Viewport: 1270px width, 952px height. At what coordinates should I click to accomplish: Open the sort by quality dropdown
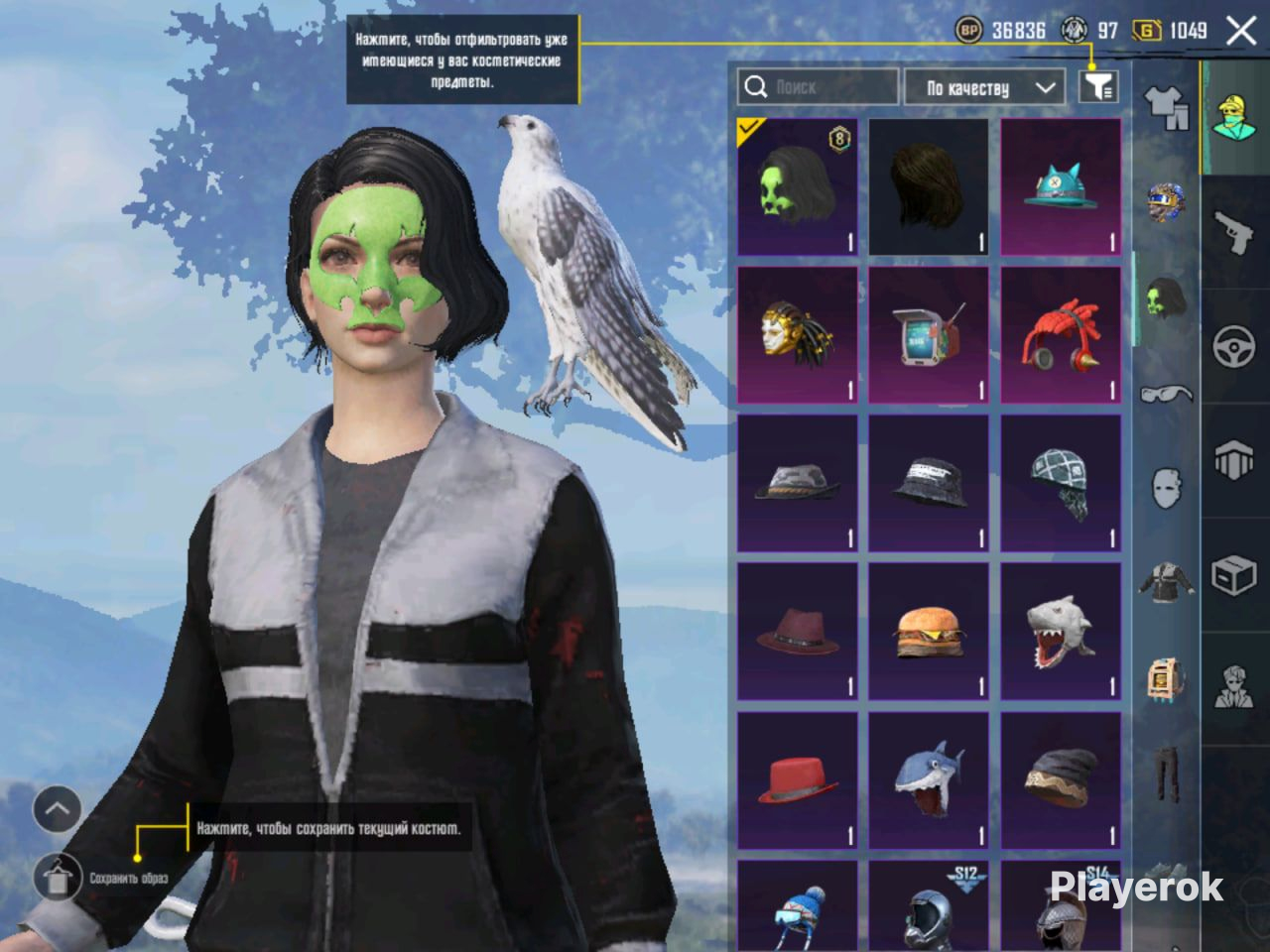(x=984, y=87)
